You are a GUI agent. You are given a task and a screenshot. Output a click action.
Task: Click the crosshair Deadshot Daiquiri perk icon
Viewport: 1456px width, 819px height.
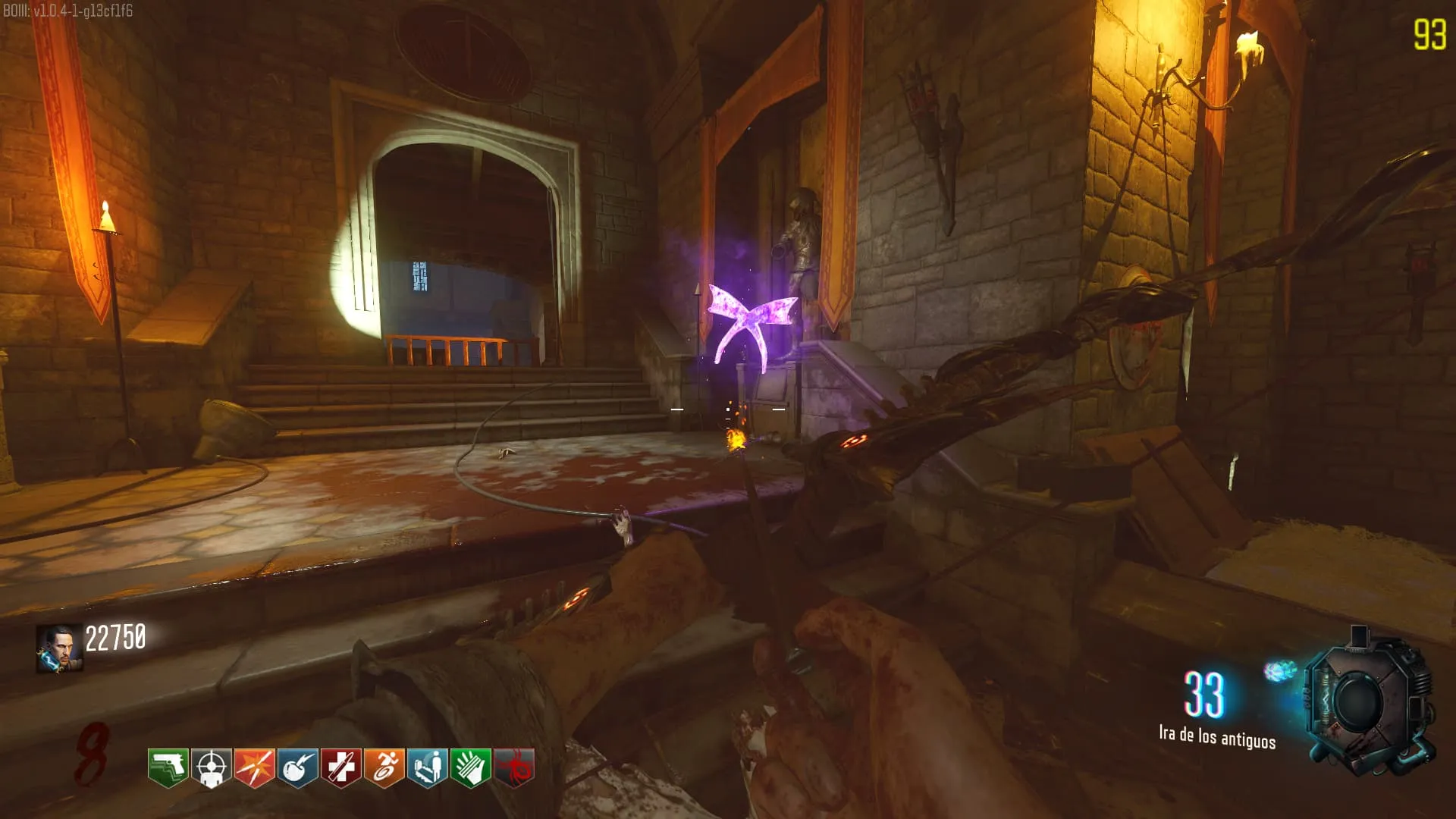click(211, 767)
